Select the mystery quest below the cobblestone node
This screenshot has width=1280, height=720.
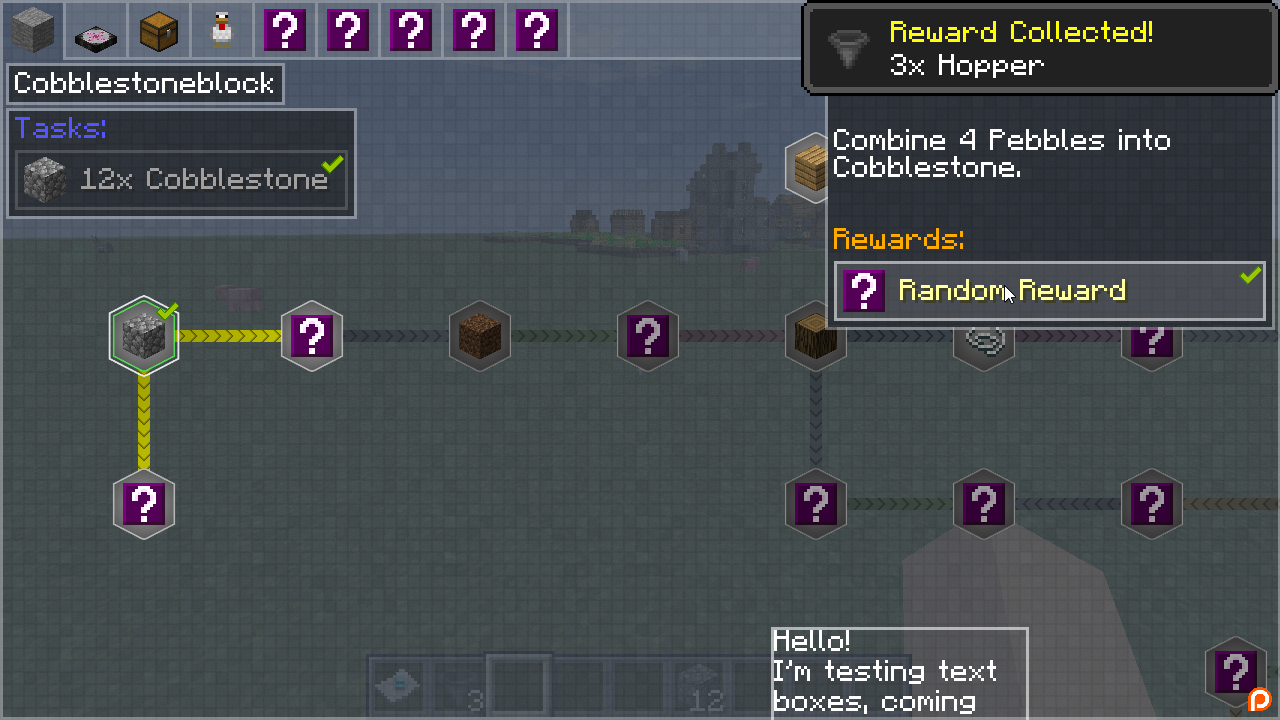coord(144,504)
